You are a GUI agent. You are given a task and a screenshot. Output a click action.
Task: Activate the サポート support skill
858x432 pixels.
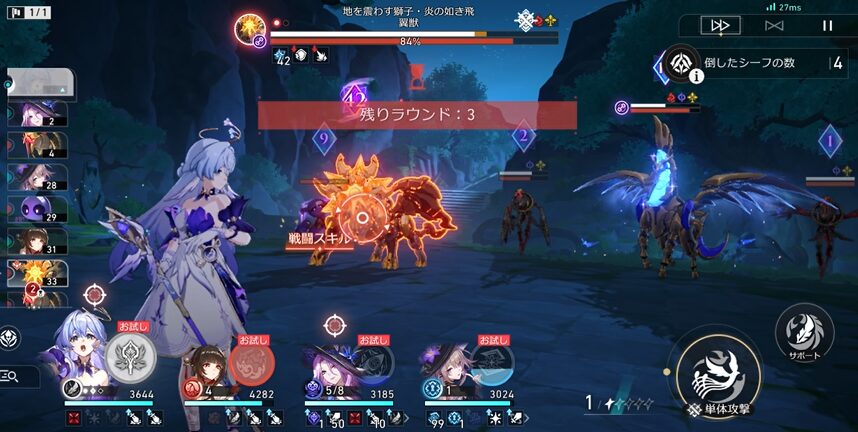point(805,334)
